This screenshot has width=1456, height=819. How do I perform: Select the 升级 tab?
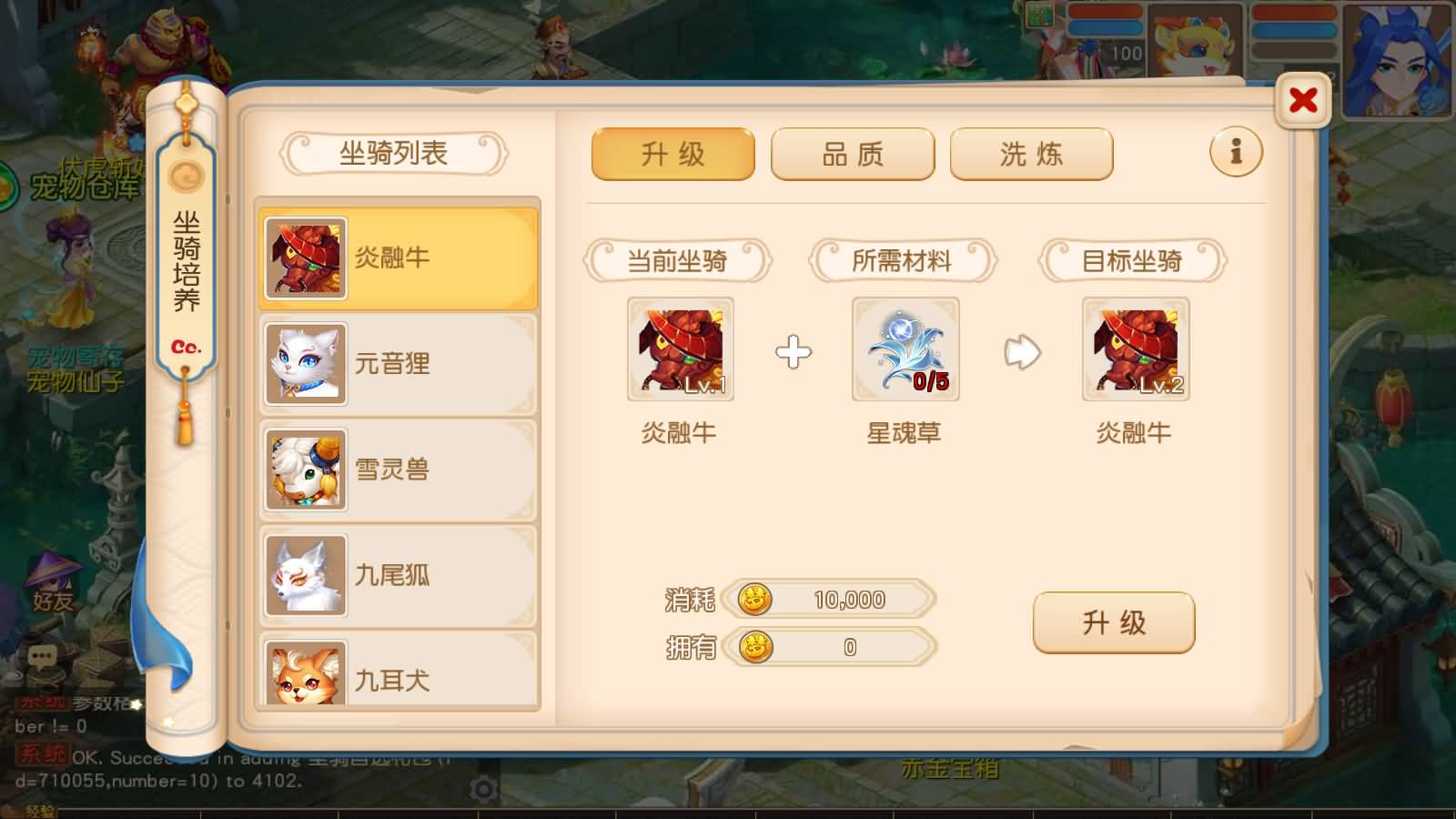coord(672,155)
